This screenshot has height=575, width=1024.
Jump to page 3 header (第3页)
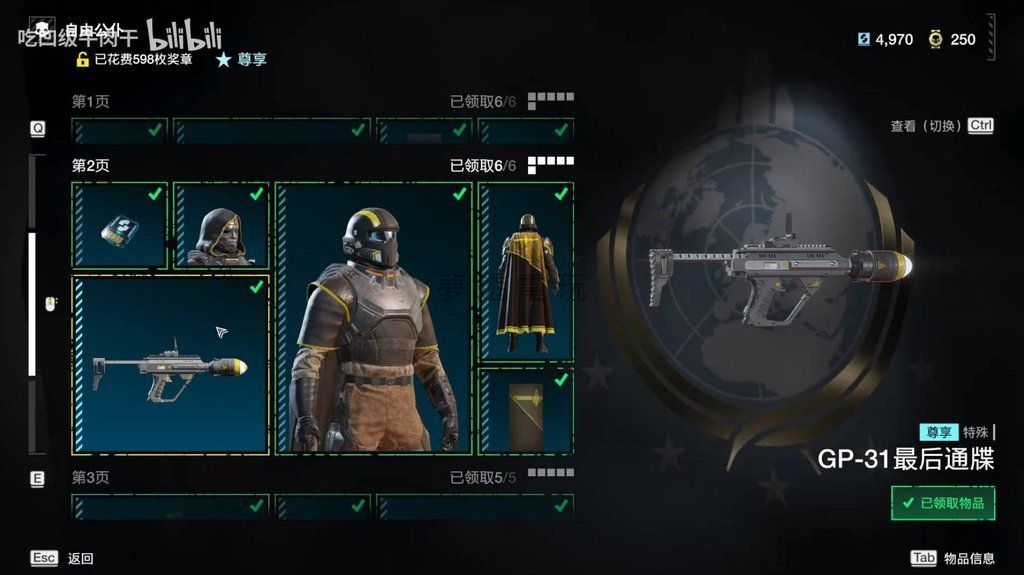tap(91, 478)
